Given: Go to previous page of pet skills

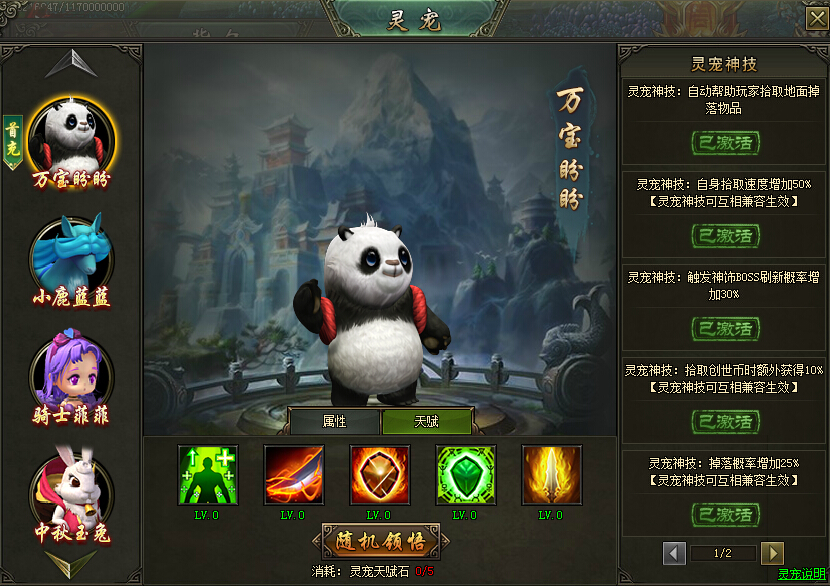Looking at the screenshot, I should (x=675, y=553).
